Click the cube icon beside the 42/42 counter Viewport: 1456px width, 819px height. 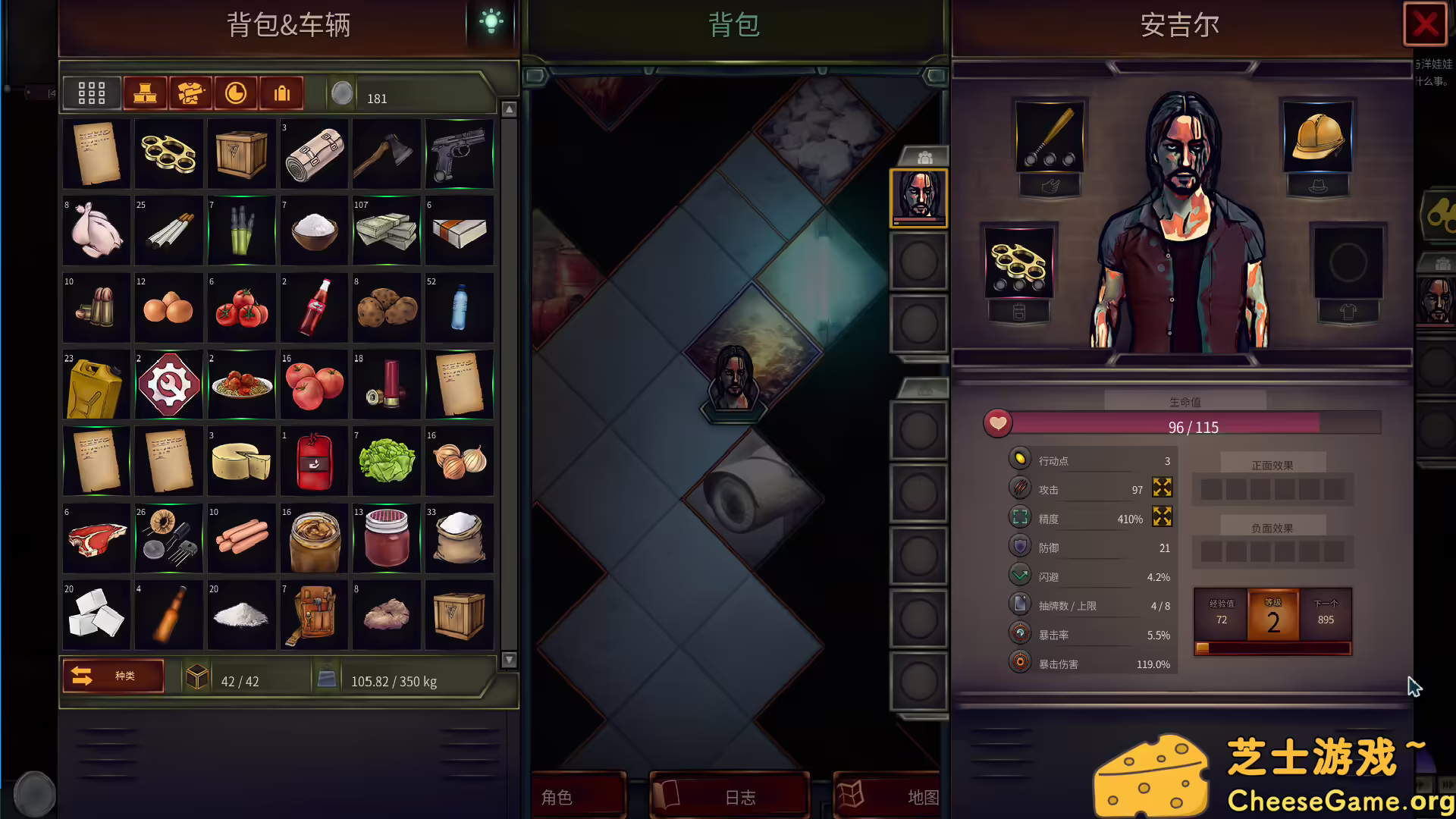coord(198,676)
